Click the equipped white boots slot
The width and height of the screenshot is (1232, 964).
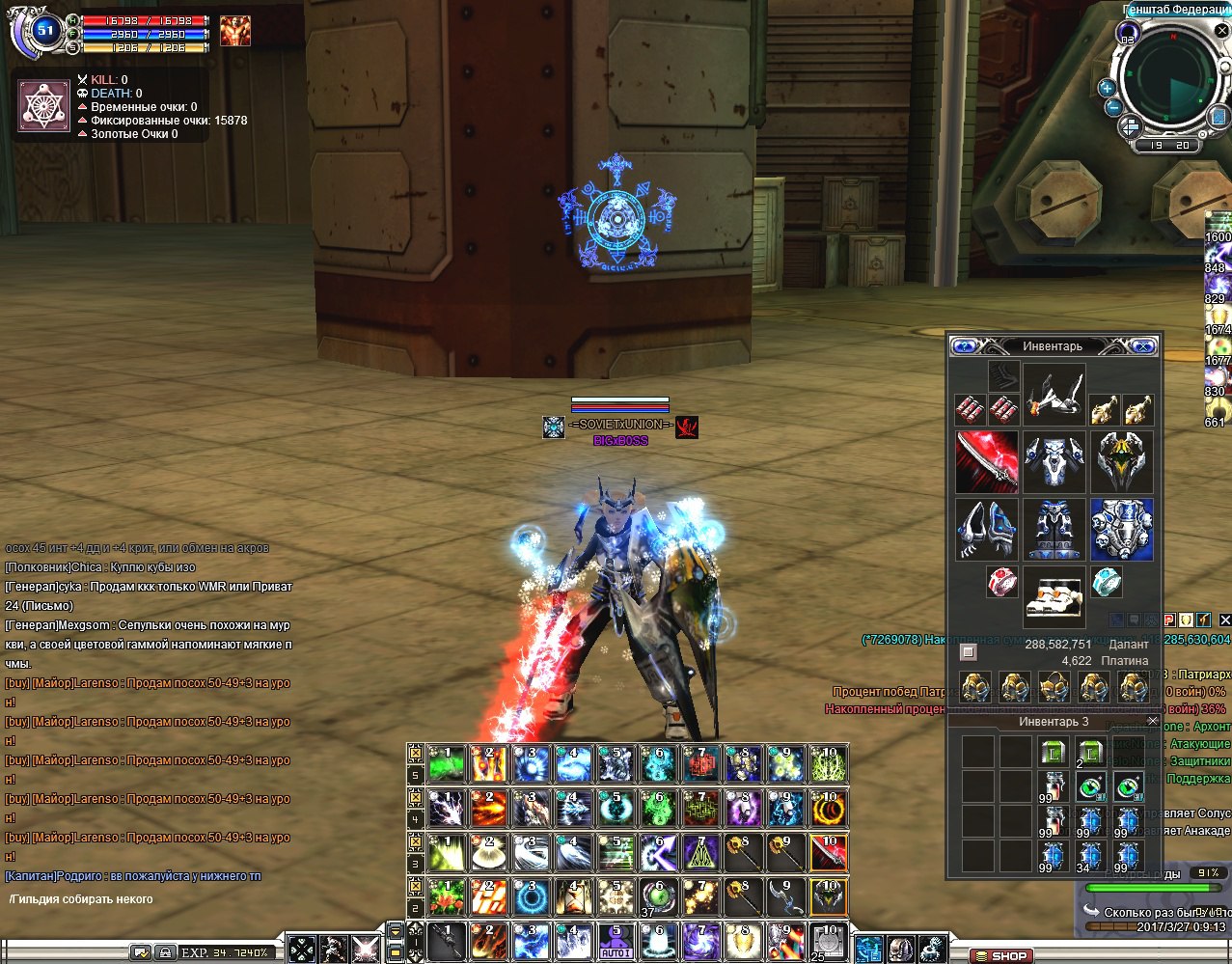pyautogui.click(x=1054, y=597)
